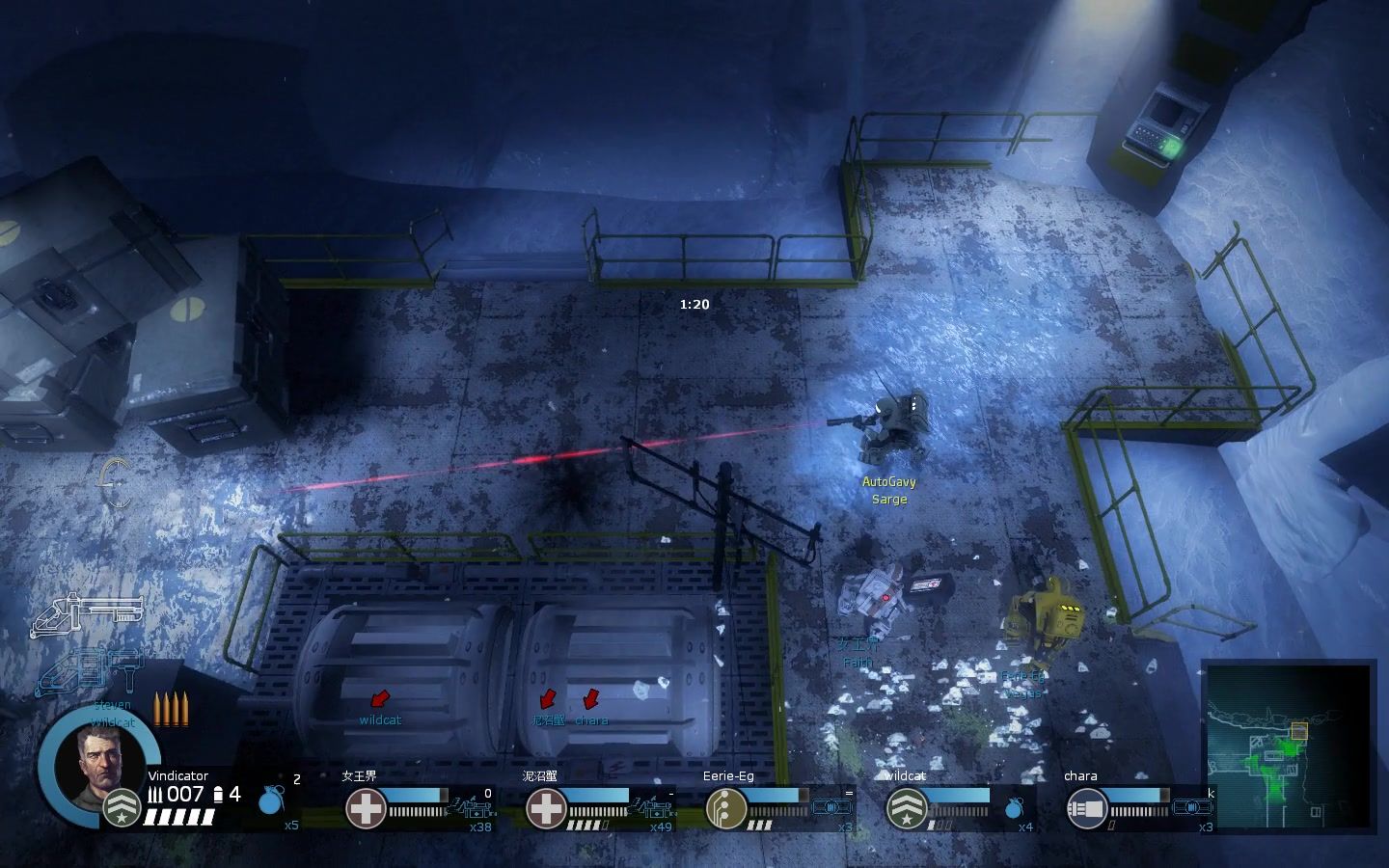Select the shotgun weapon outline icon
1389x868 pixels.
87,616
